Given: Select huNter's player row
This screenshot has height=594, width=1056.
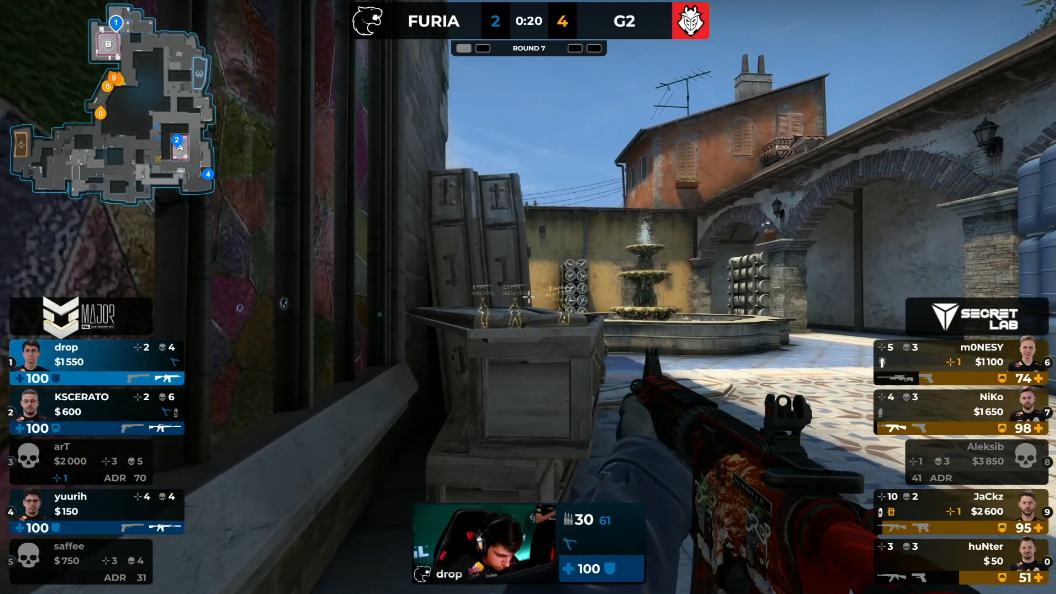Looking at the screenshot, I should coord(960,561).
